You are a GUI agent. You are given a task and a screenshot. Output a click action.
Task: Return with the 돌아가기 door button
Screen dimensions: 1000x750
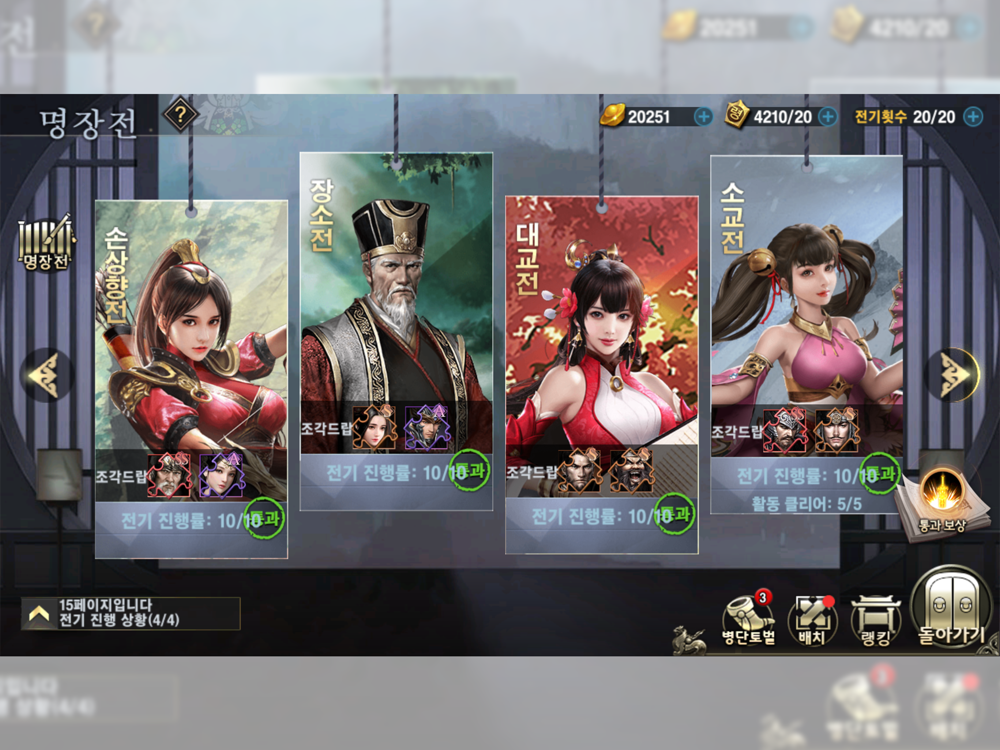(951, 608)
